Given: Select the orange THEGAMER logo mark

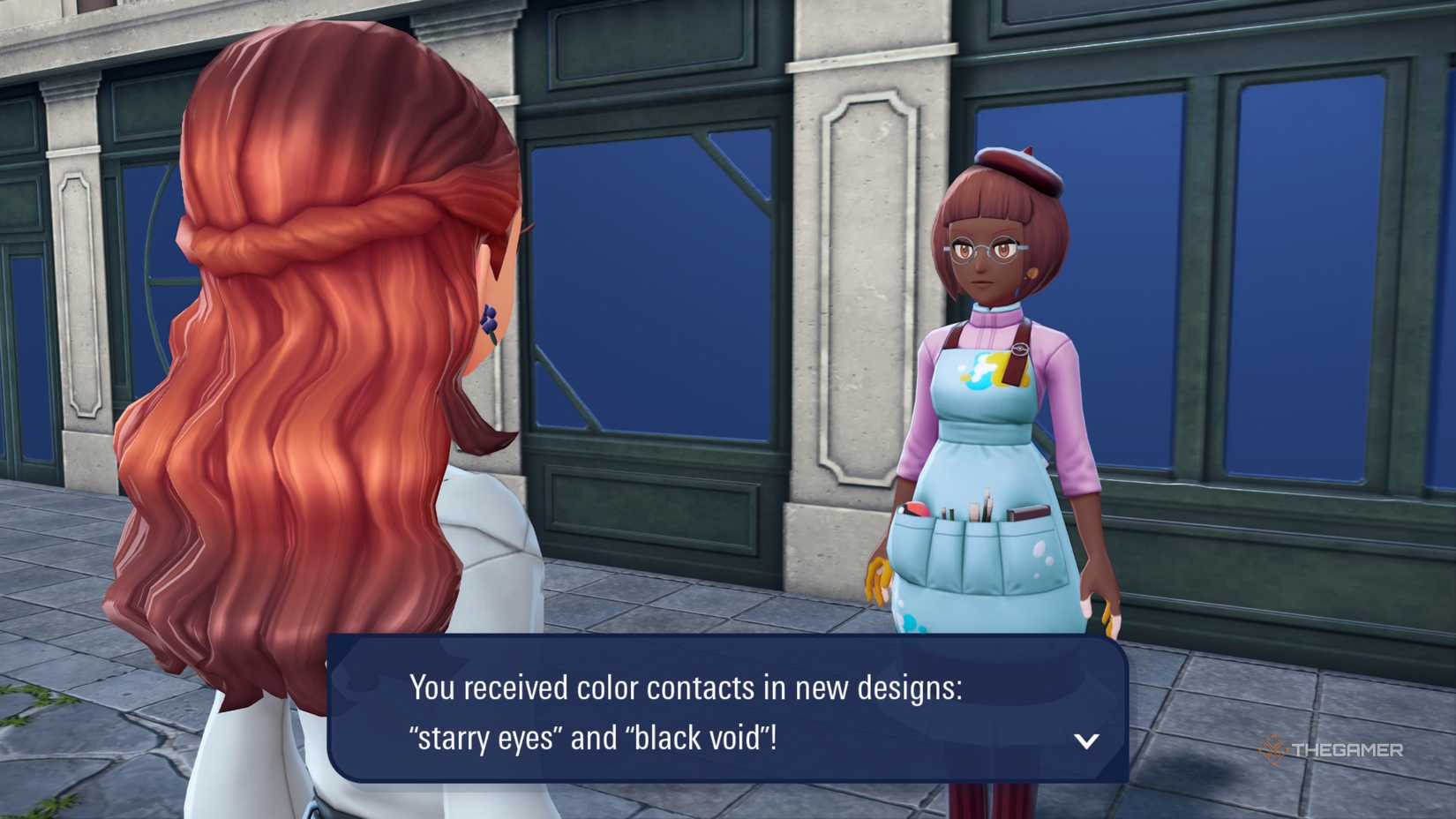Looking at the screenshot, I should coord(1274,751).
